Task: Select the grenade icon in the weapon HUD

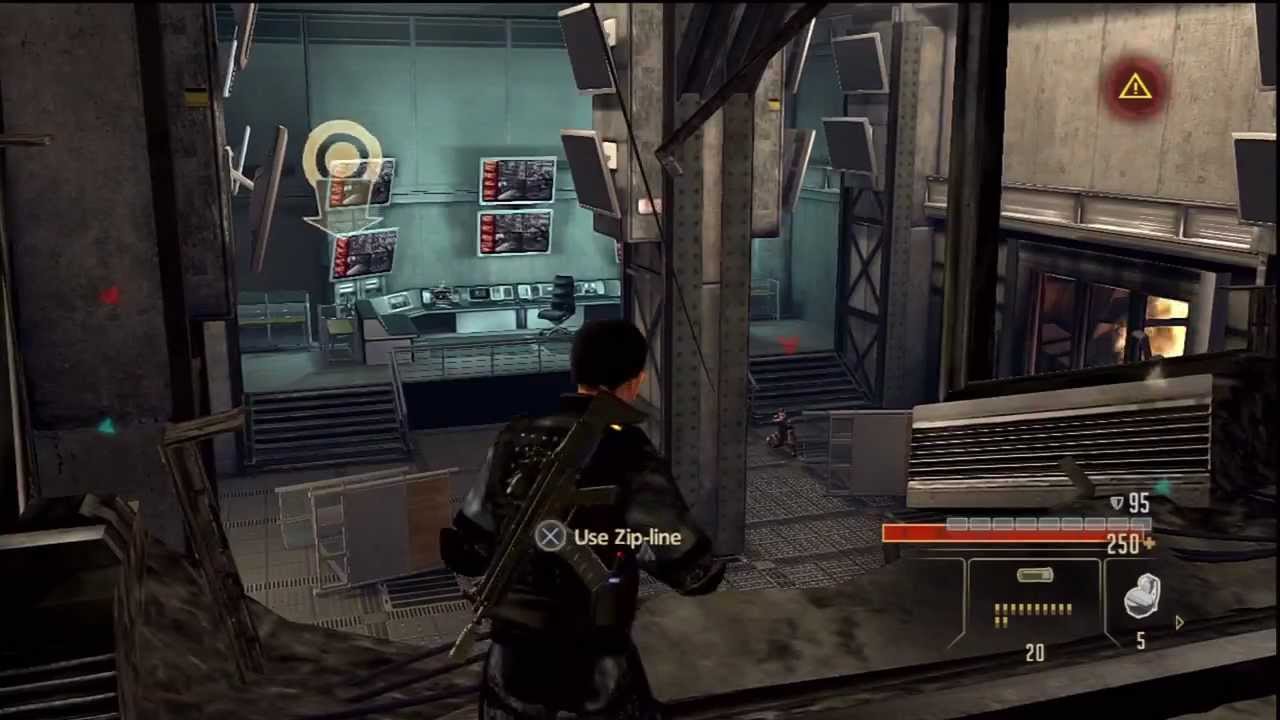Action: (x=1143, y=597)
